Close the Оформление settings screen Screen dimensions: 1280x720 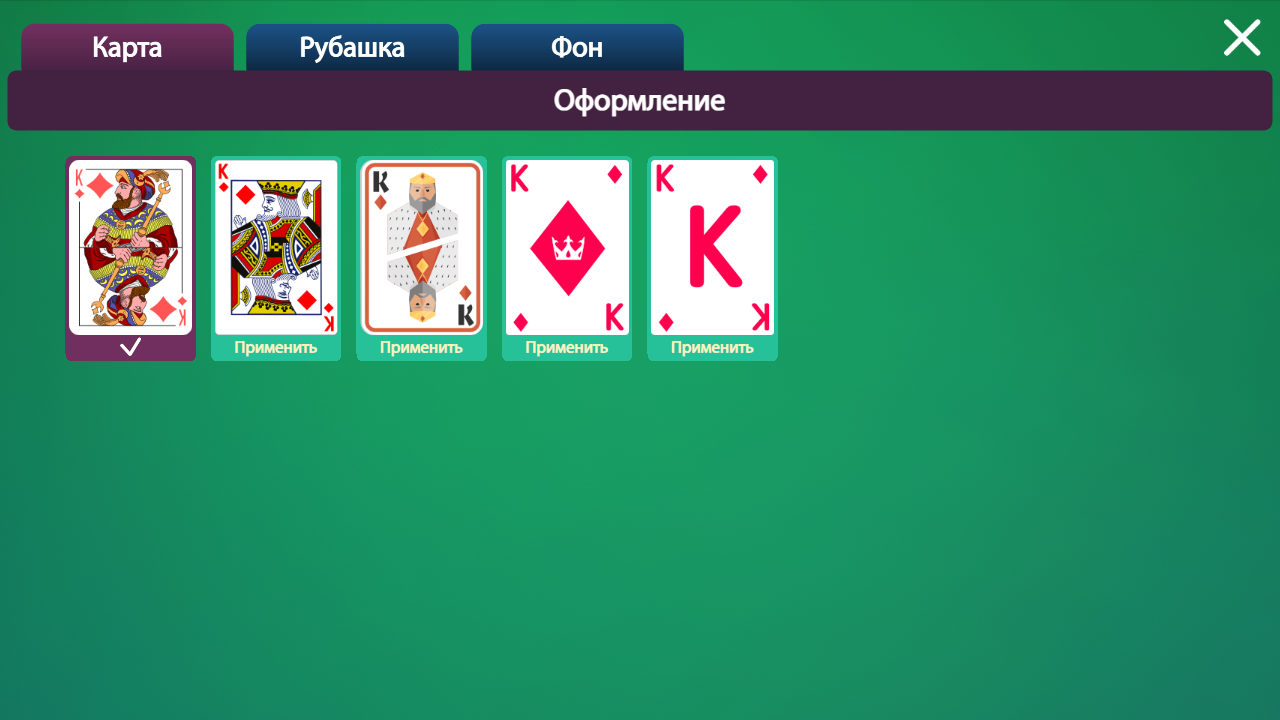(x=1241, y=37)
